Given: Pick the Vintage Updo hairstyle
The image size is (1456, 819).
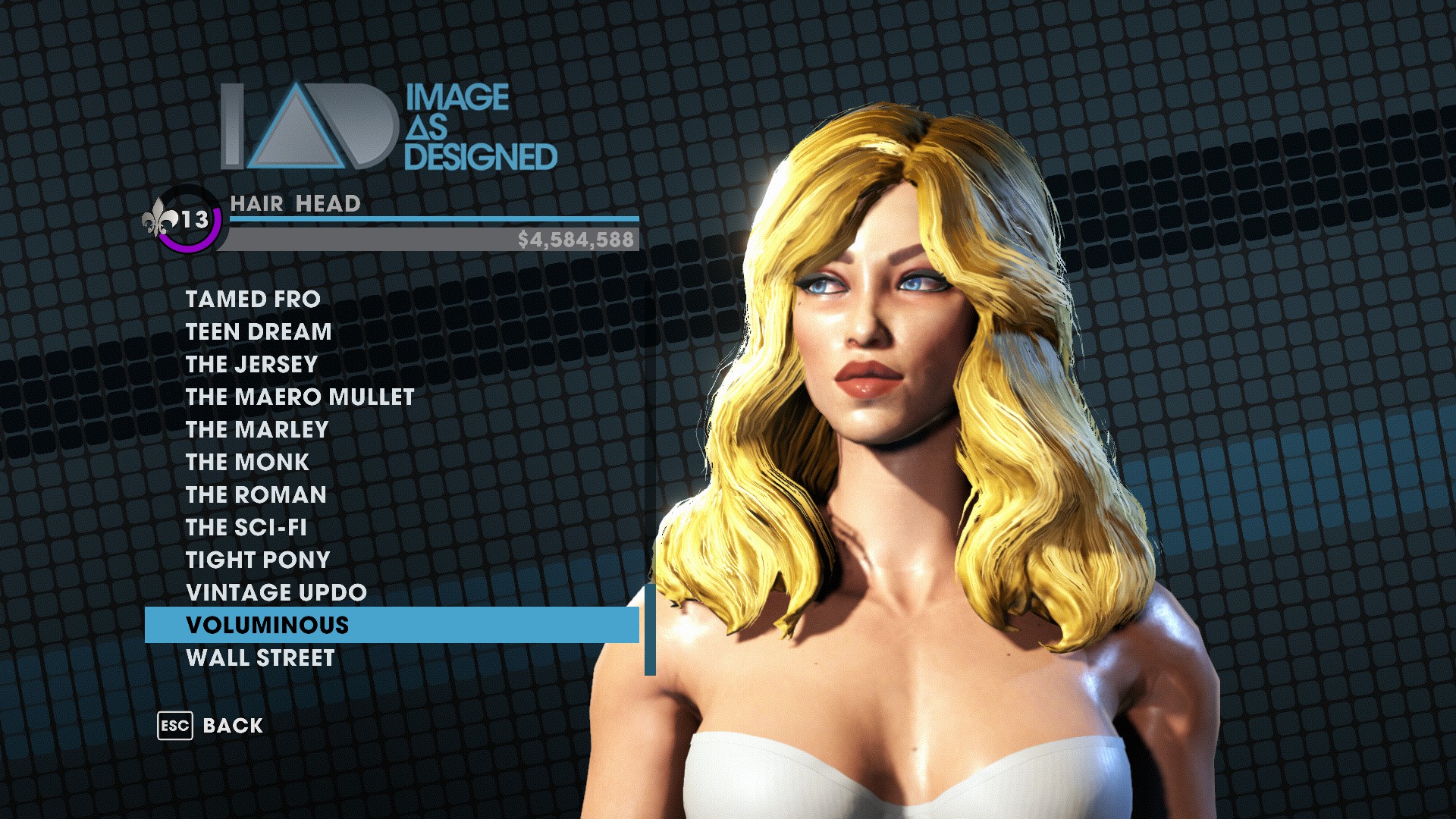Looking at the screenshot, I should 276,593.
